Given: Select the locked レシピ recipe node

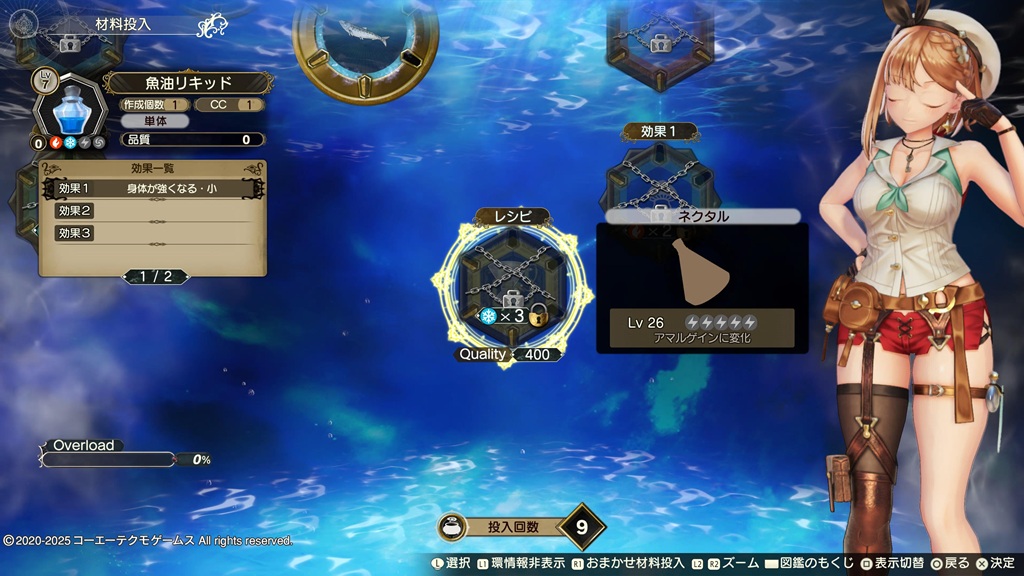Looking at the screenshot, I should [512, 286].
